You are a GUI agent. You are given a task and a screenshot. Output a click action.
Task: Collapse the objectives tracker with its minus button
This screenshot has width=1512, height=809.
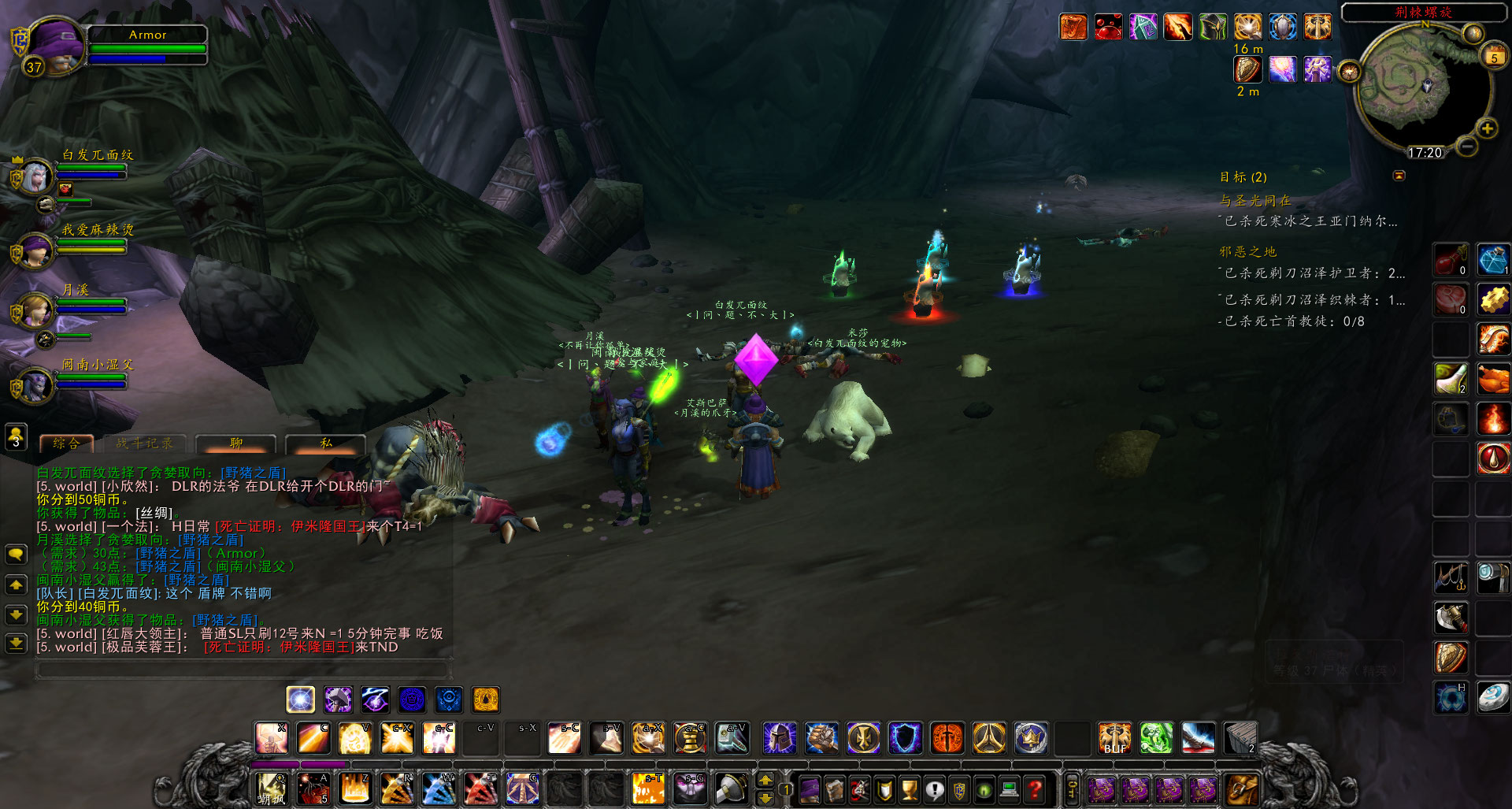click(x=1400, y=175)
